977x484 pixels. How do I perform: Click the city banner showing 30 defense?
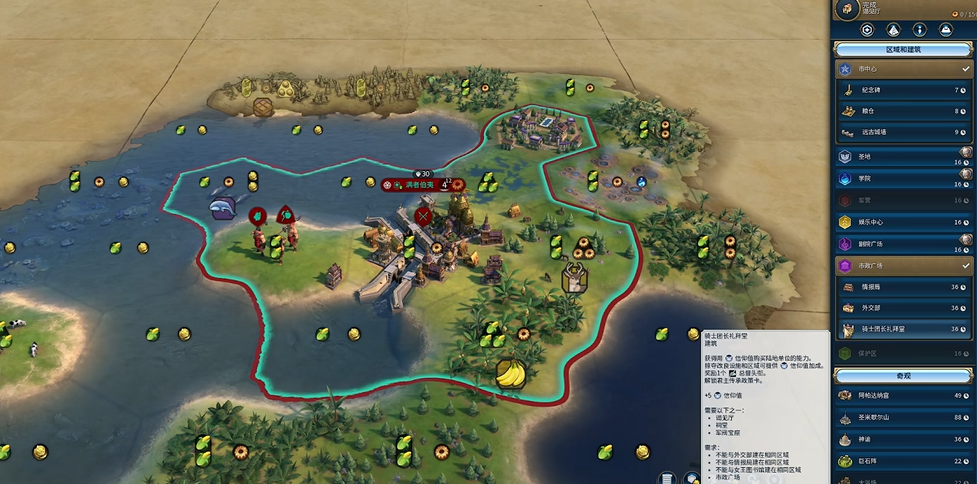(x=420, y=185)
